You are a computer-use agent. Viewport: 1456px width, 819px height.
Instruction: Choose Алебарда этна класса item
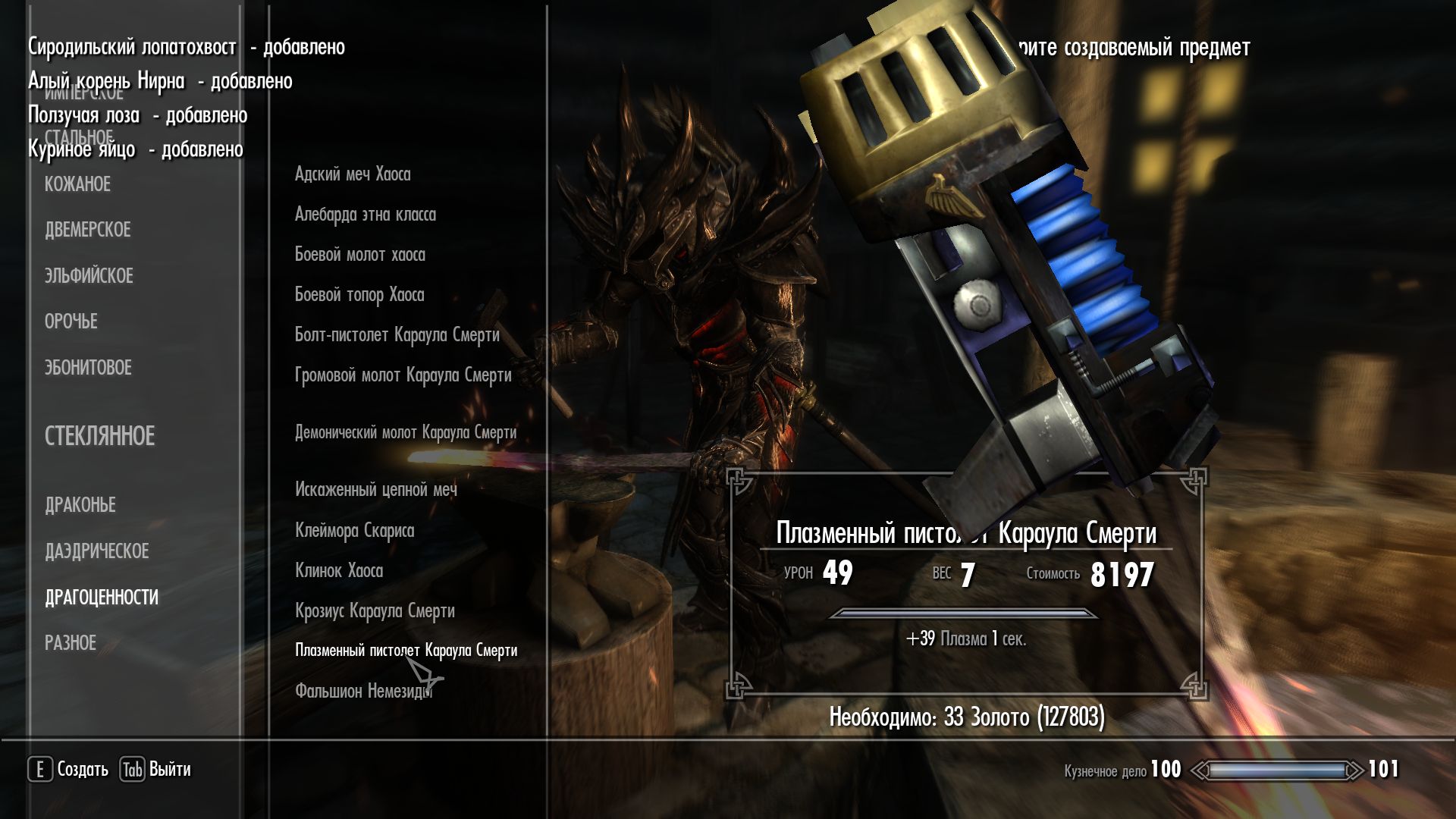(366, 215)
